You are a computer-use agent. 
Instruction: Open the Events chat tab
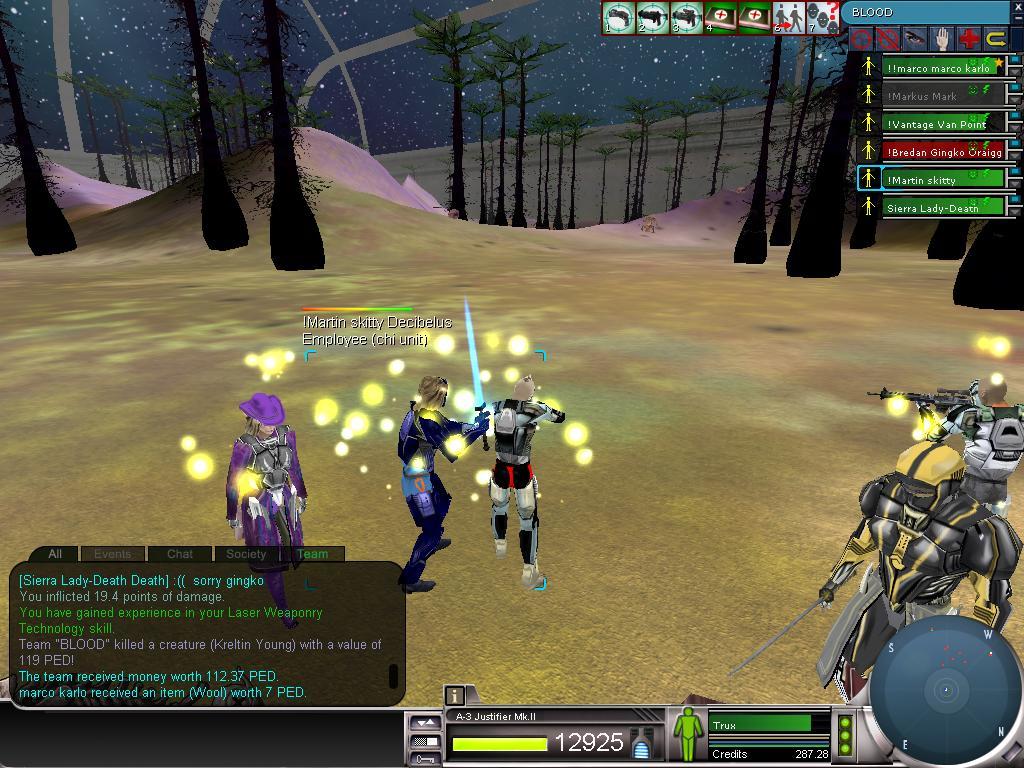click(x=112, y=554)
